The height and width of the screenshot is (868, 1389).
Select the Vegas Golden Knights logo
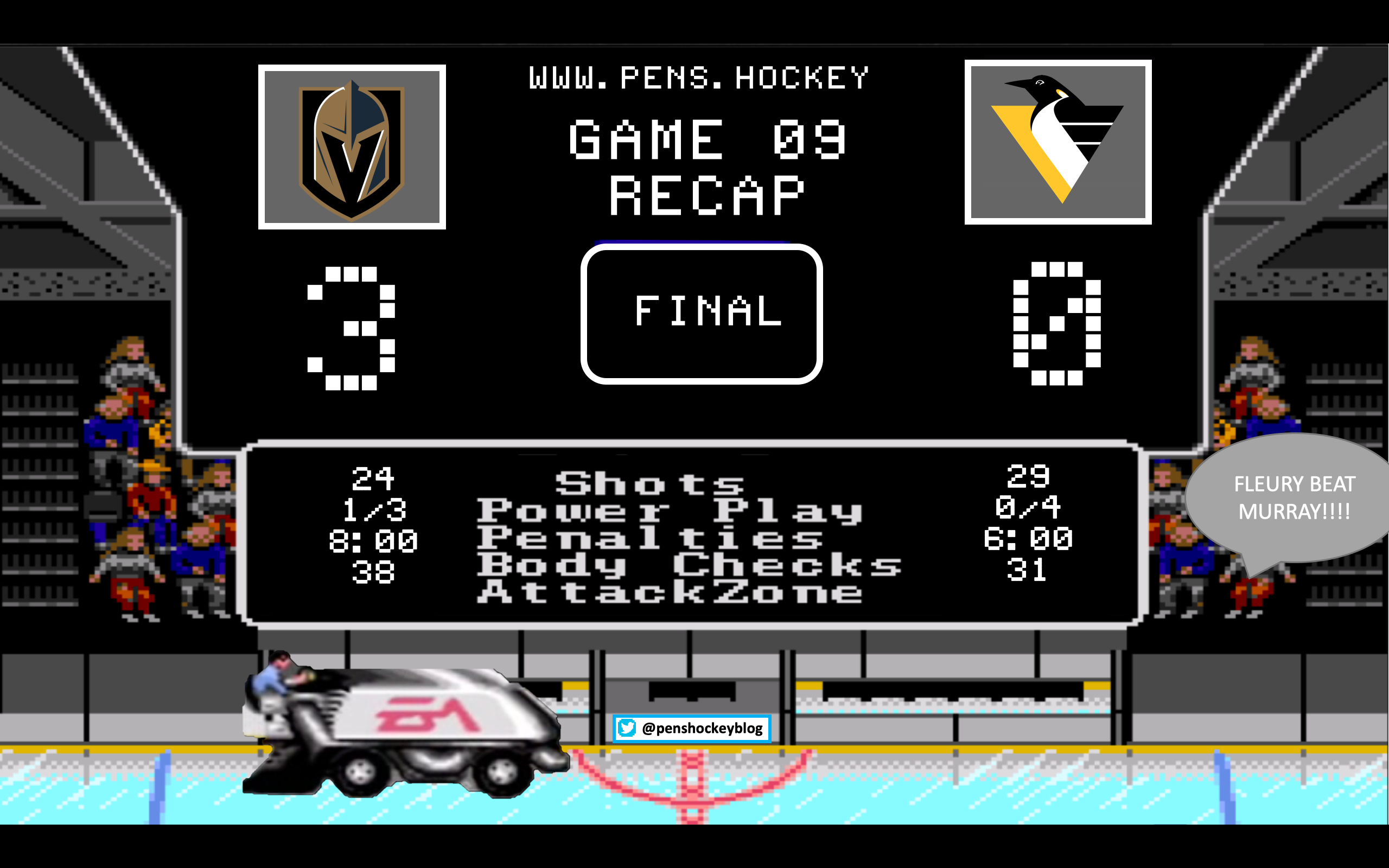point(352,147)
